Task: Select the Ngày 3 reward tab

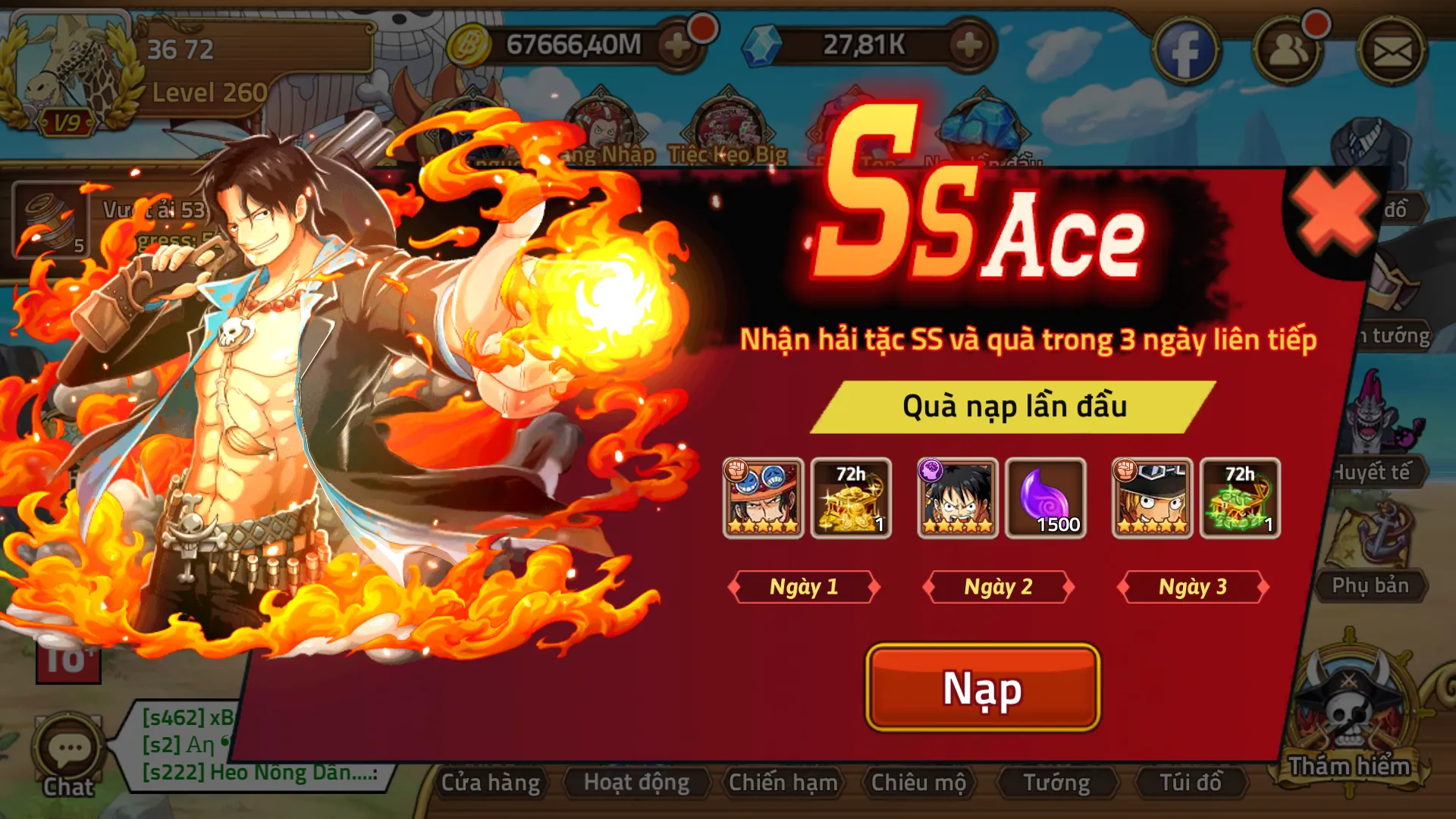Action: tap(1192, 586)
